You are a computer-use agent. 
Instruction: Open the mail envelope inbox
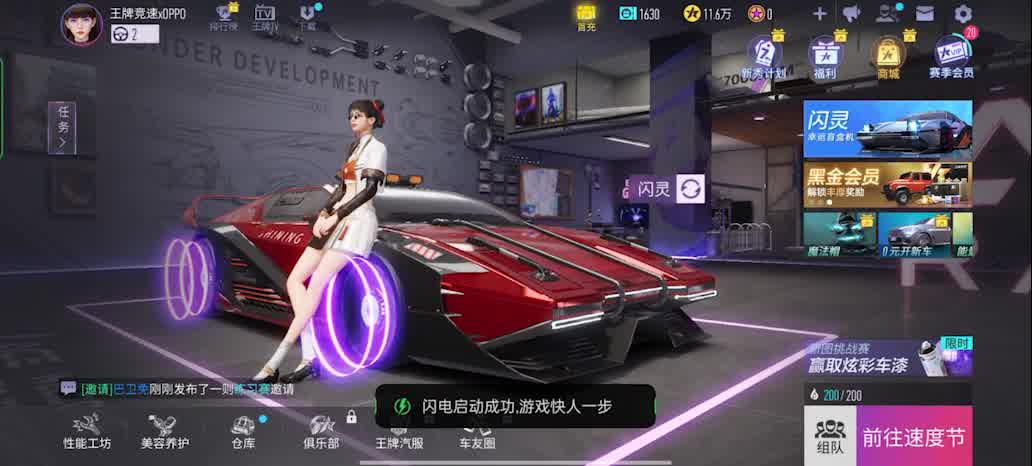coord(924,14)
